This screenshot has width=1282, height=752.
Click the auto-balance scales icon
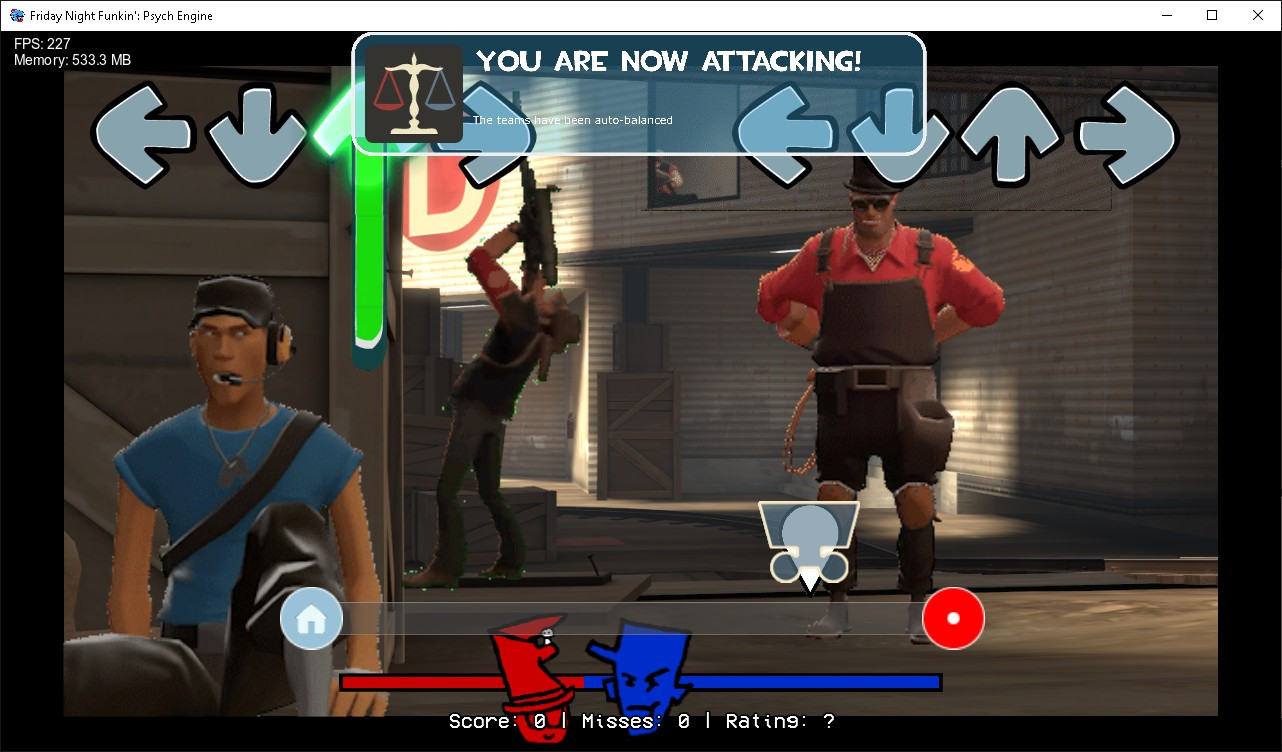point(415,95)
